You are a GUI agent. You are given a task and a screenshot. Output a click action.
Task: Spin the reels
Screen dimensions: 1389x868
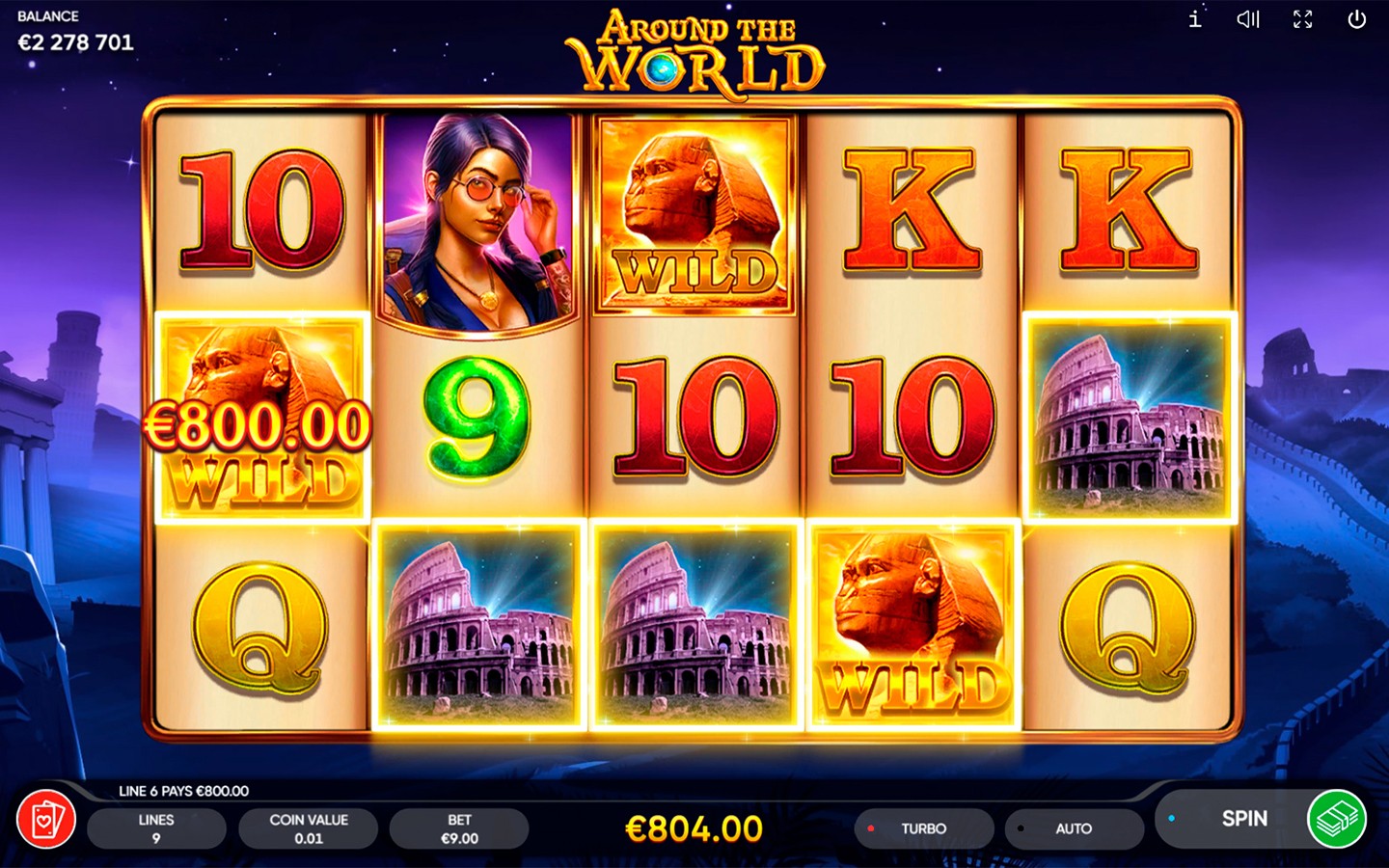(1242, 819)
